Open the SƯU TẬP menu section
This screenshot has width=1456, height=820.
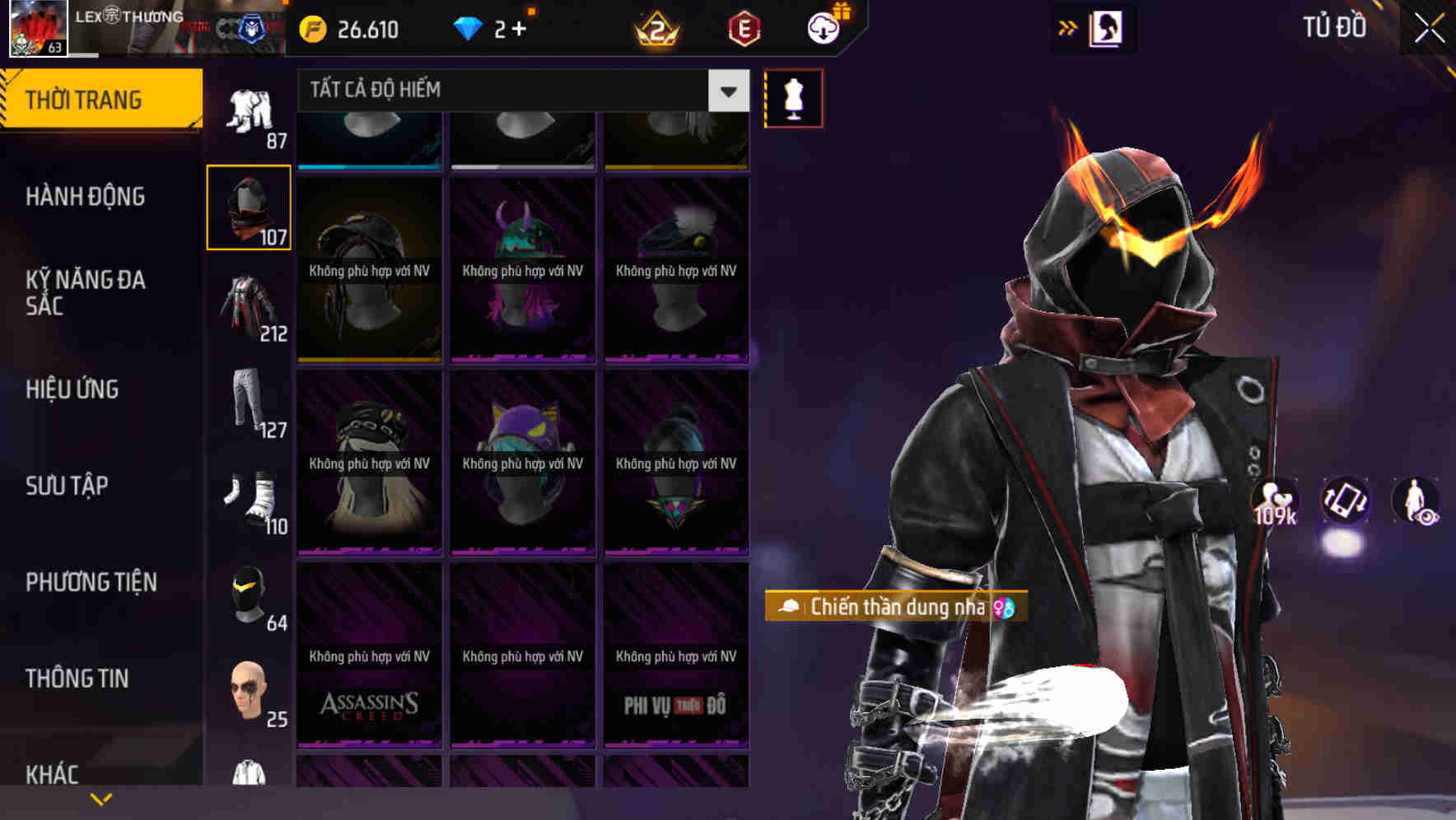tap(66, 486)
